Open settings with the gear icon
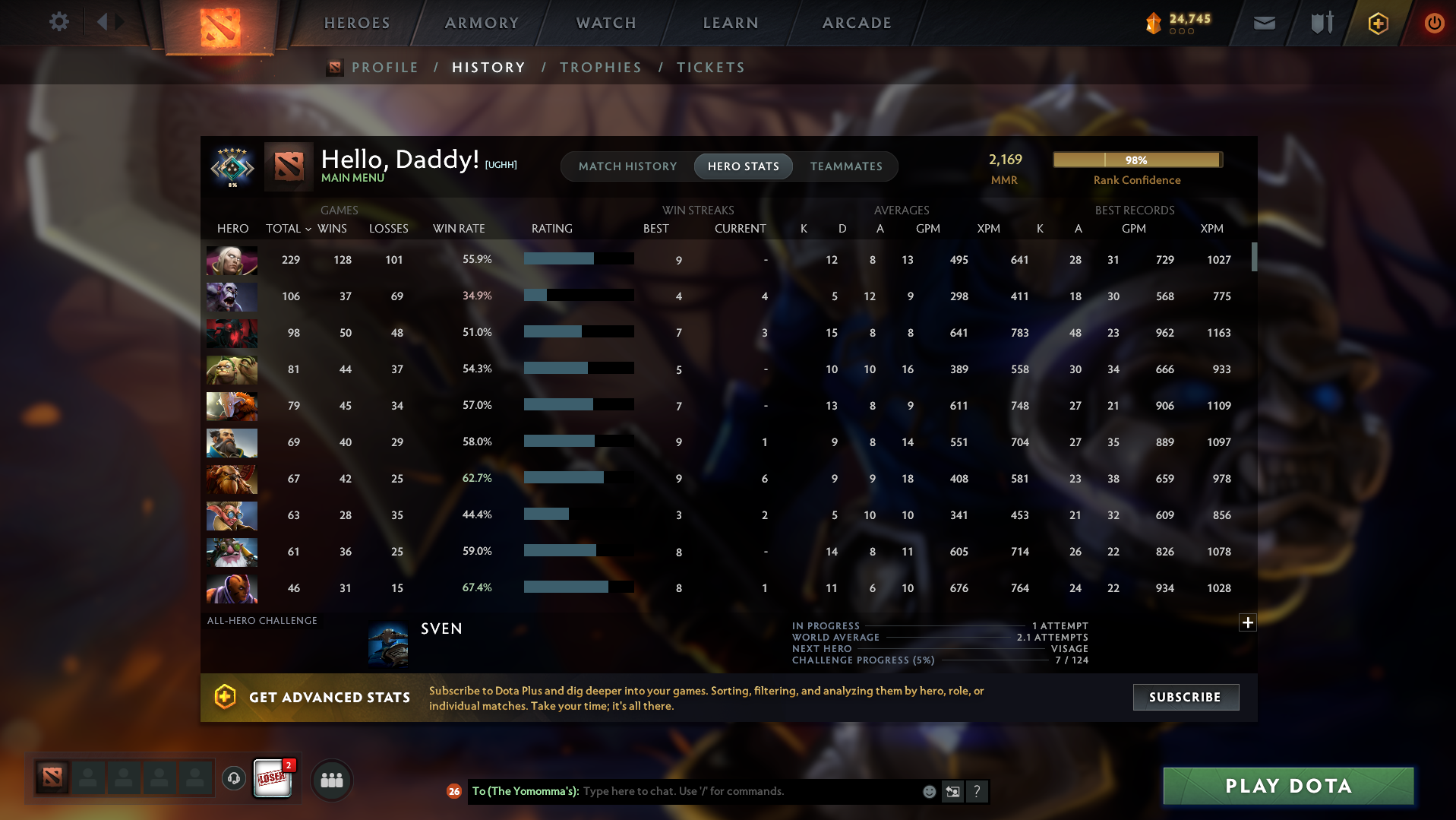 [59, 21]
